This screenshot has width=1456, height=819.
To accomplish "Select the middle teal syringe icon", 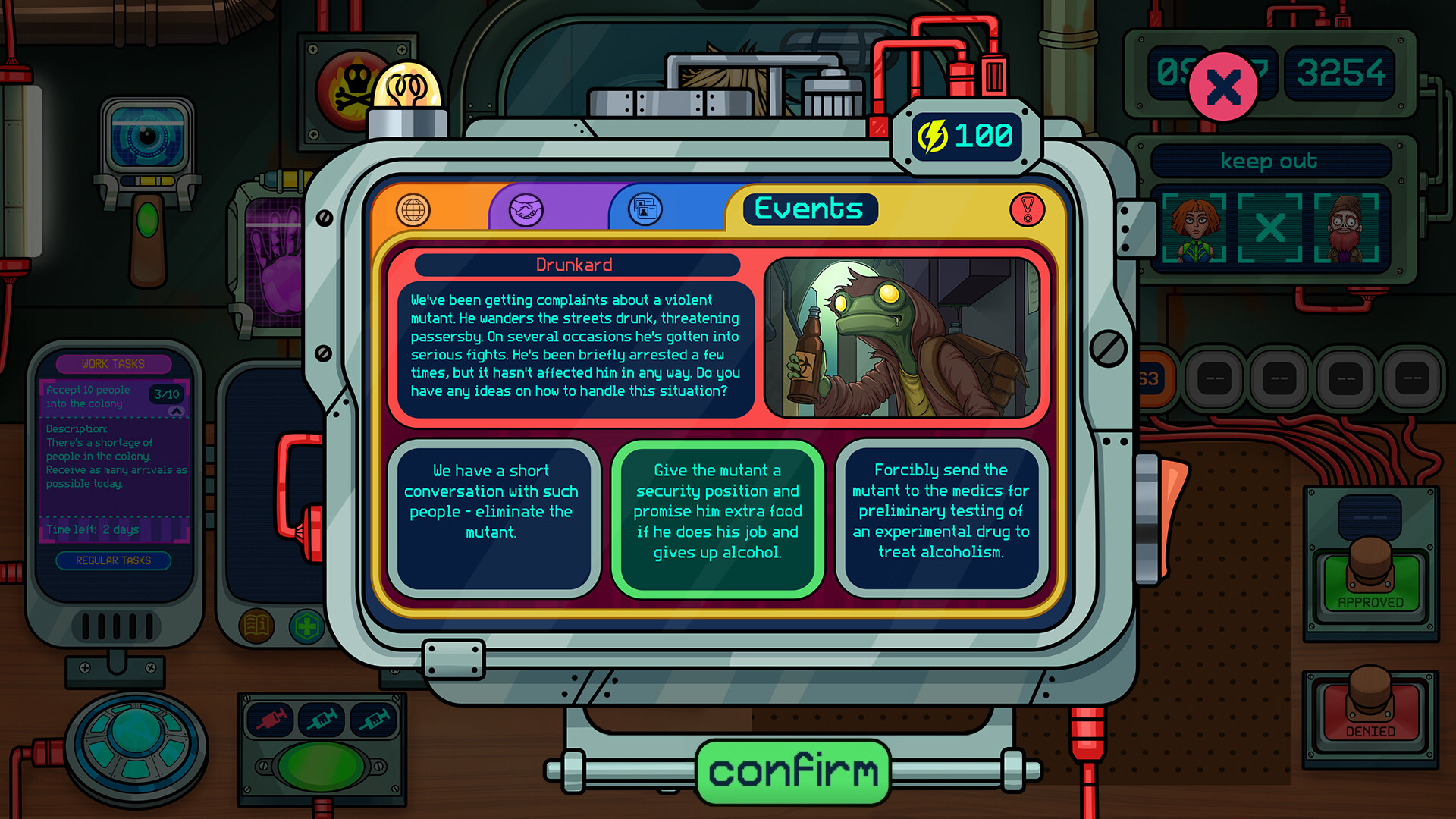I will 321,720.
